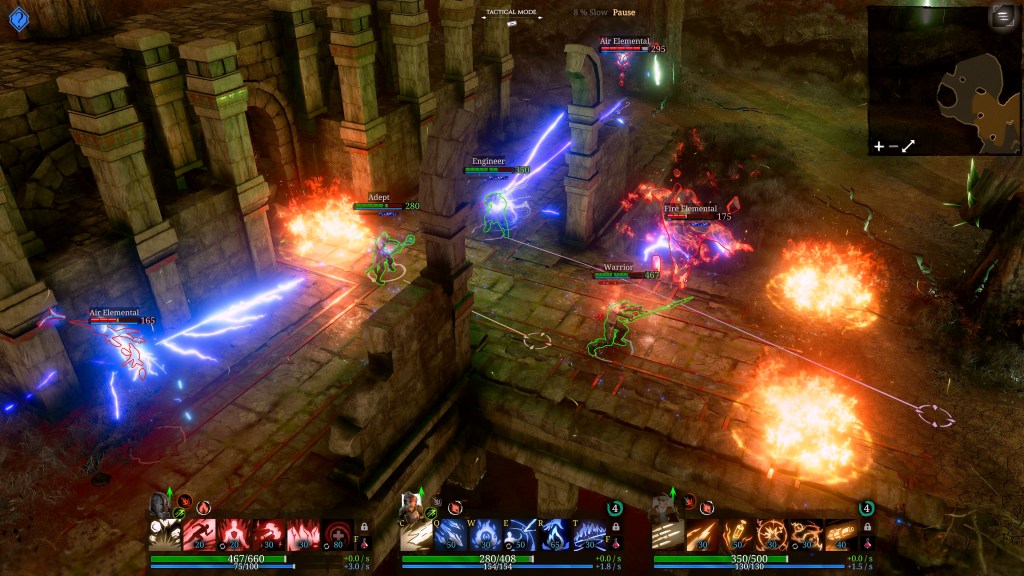This screenshot has height=576, width=1024.
Task: Expand the minimap with the arrow icon
Action: (909, 146)
